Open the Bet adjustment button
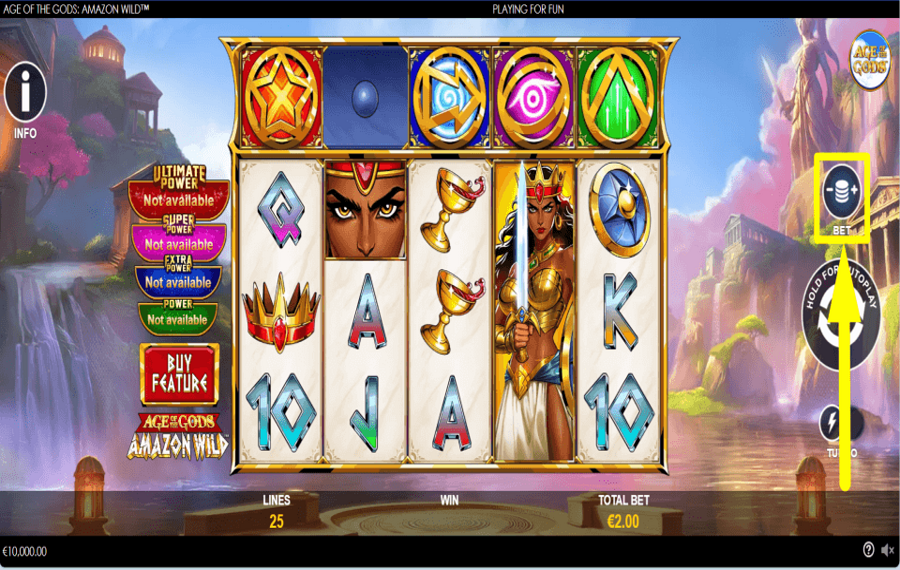The width and height of the screenshot is (900, 570). [842, 190]
